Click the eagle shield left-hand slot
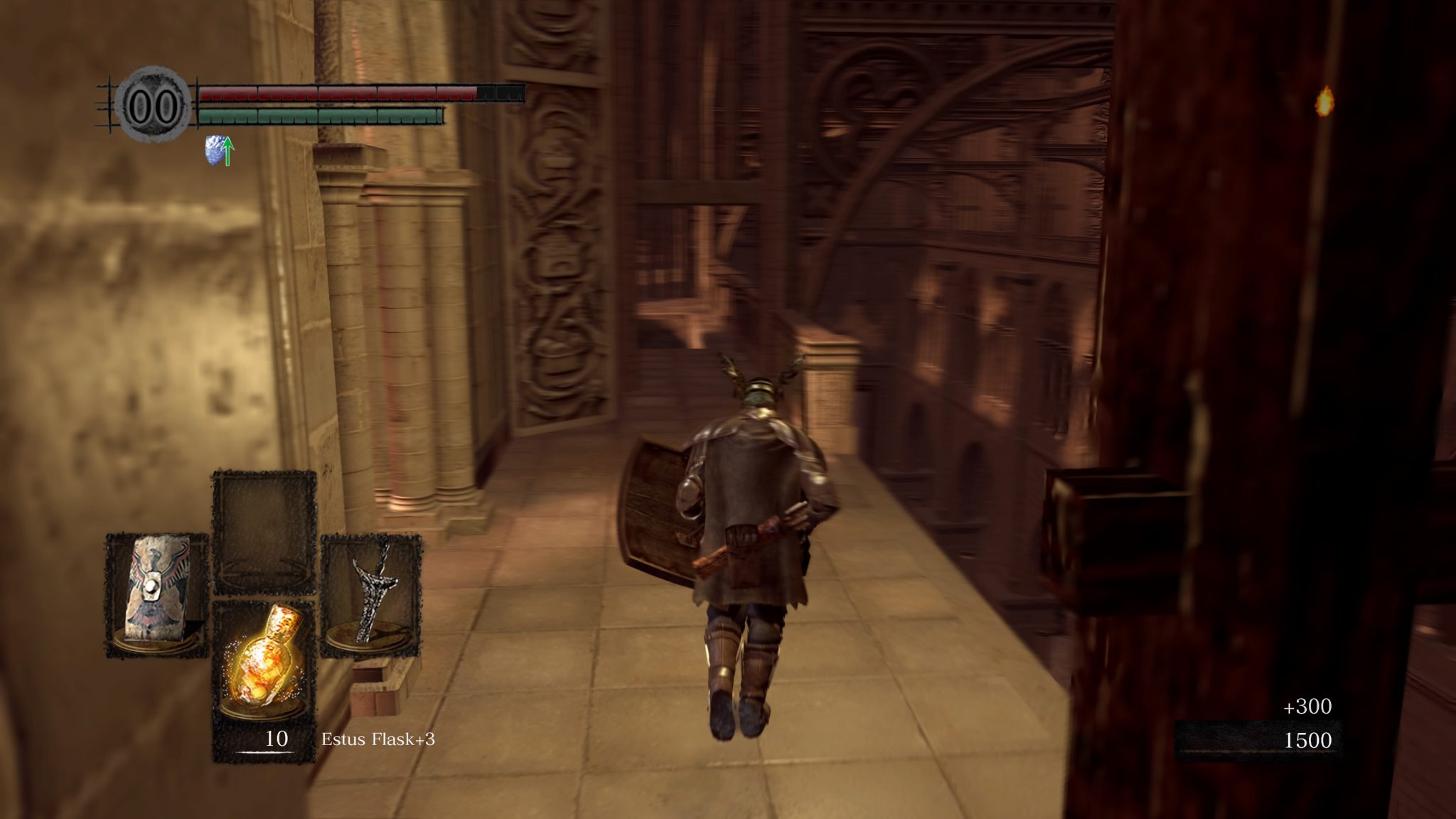Screen dimensions: 1456x819 [x=156, y=594]
